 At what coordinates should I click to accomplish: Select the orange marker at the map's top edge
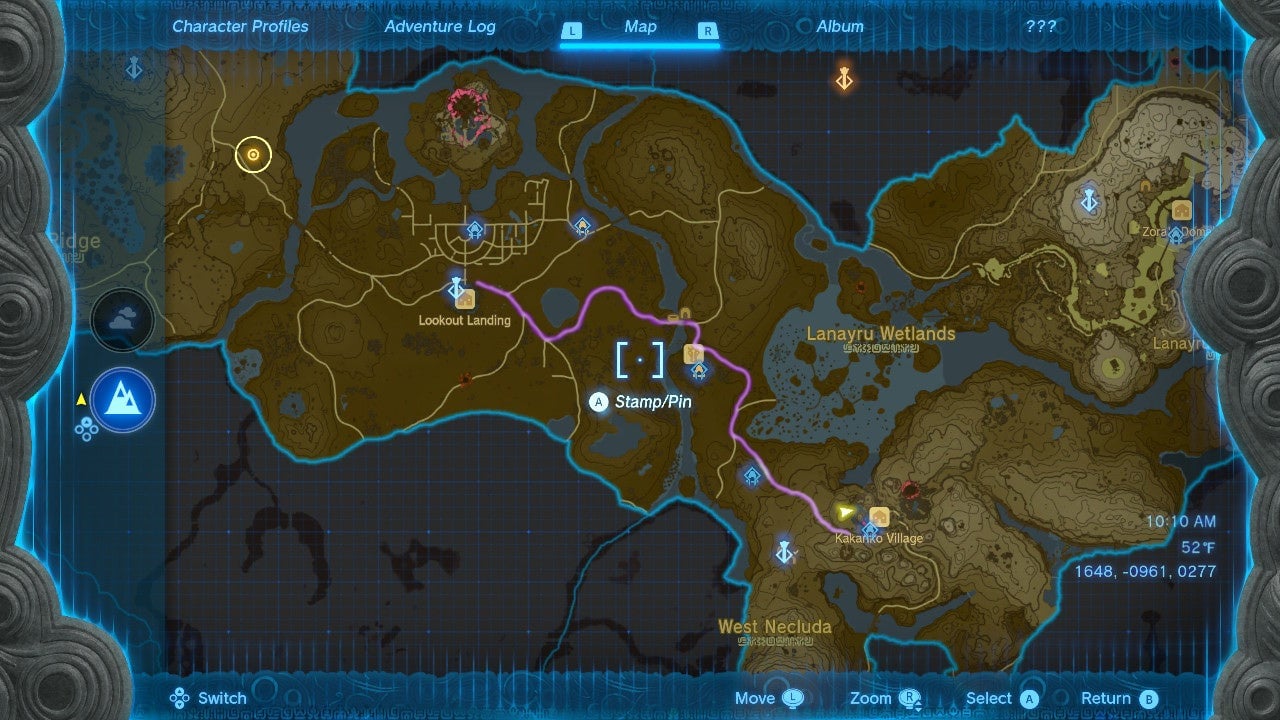pos(843,79)
